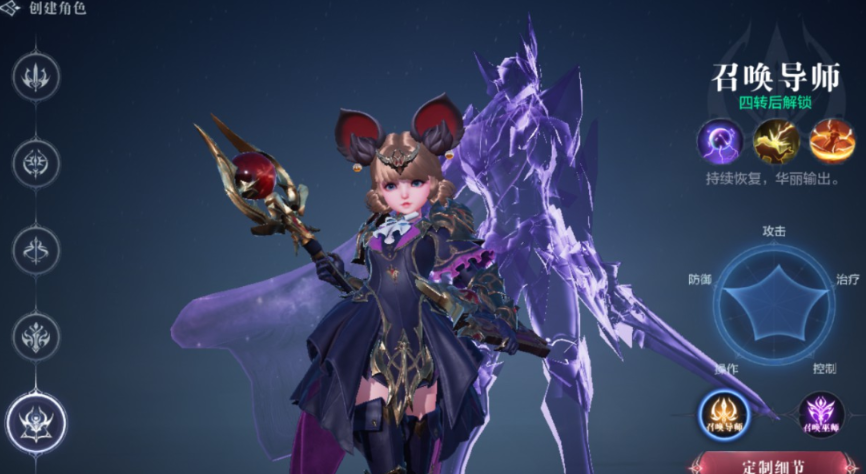
Task: Go back from the 创建角色 screen
Action: pos(12,9)
